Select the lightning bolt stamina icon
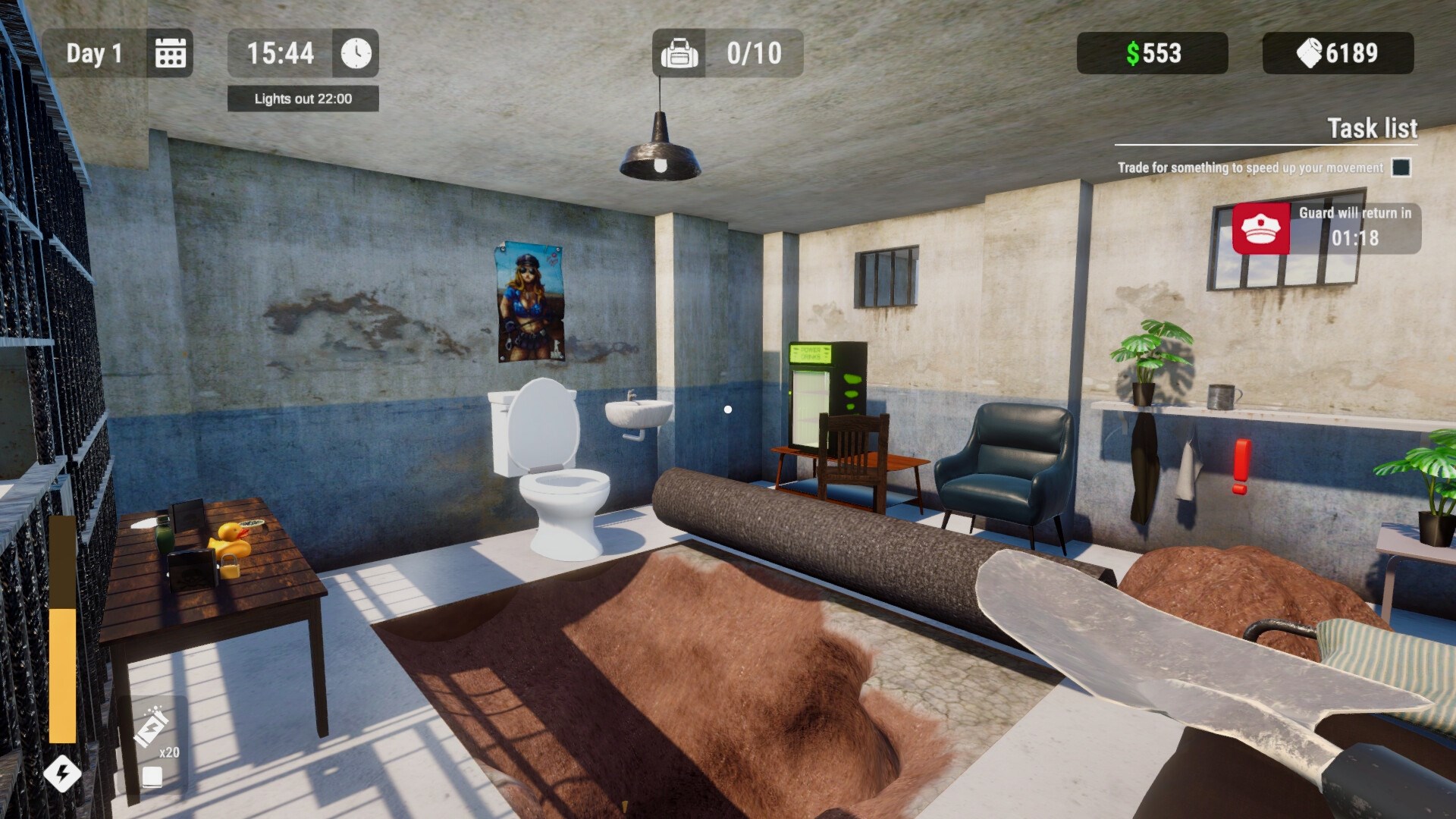This screenshot has height=819, width=1456. pyautogui.click(x=64, y=773)
